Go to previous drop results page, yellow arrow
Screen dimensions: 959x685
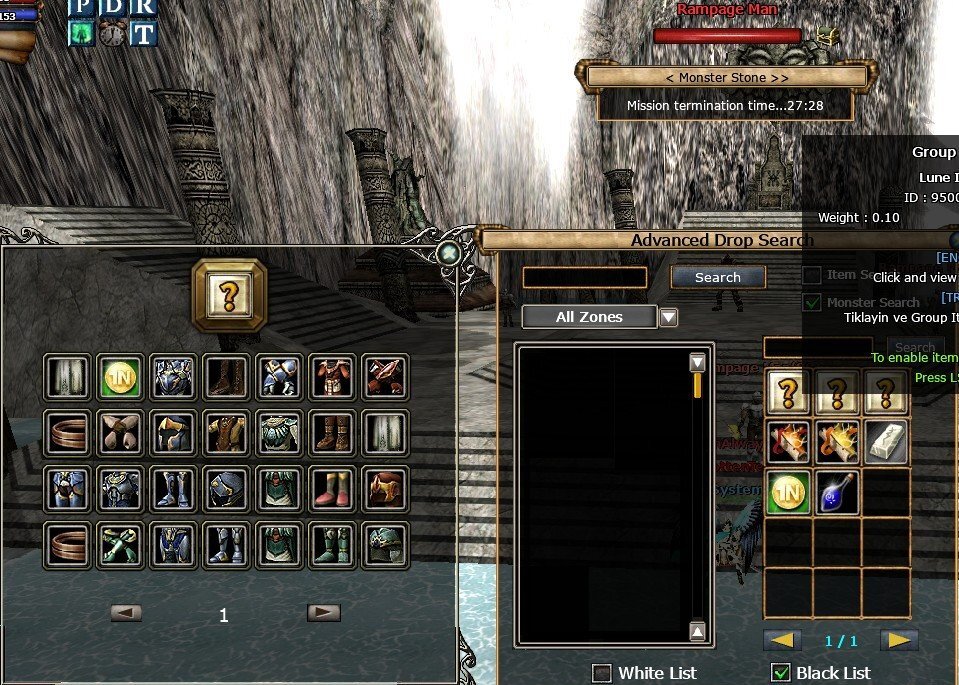tap(781, 640)
